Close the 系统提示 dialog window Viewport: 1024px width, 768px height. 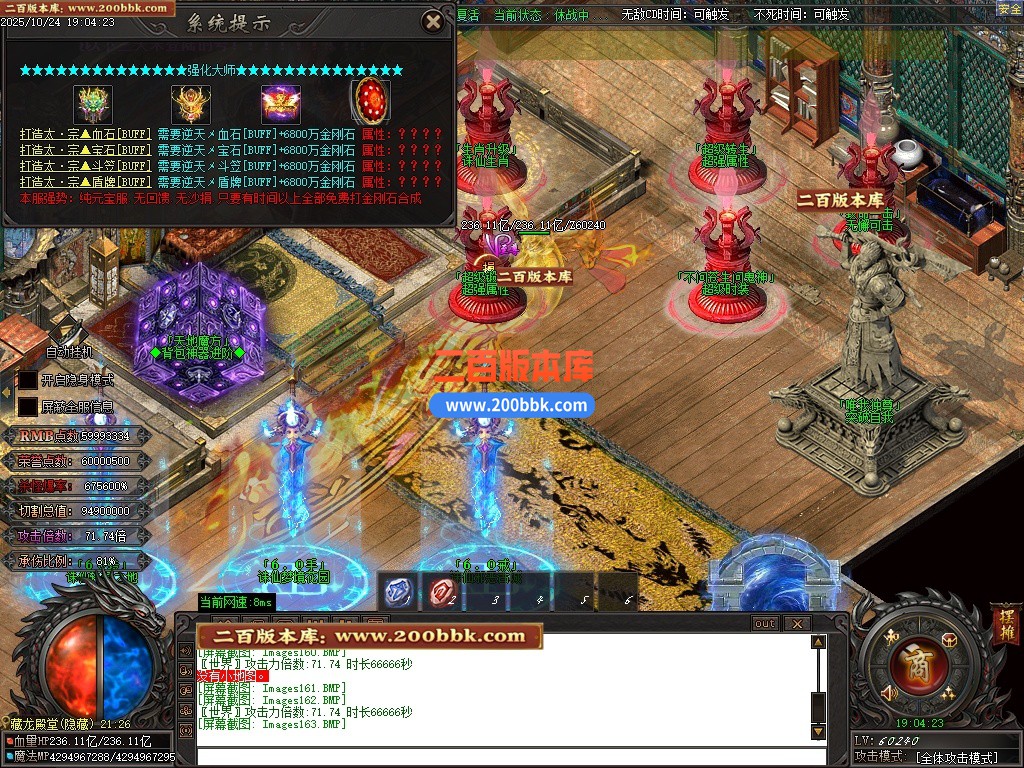coord(432,21)
